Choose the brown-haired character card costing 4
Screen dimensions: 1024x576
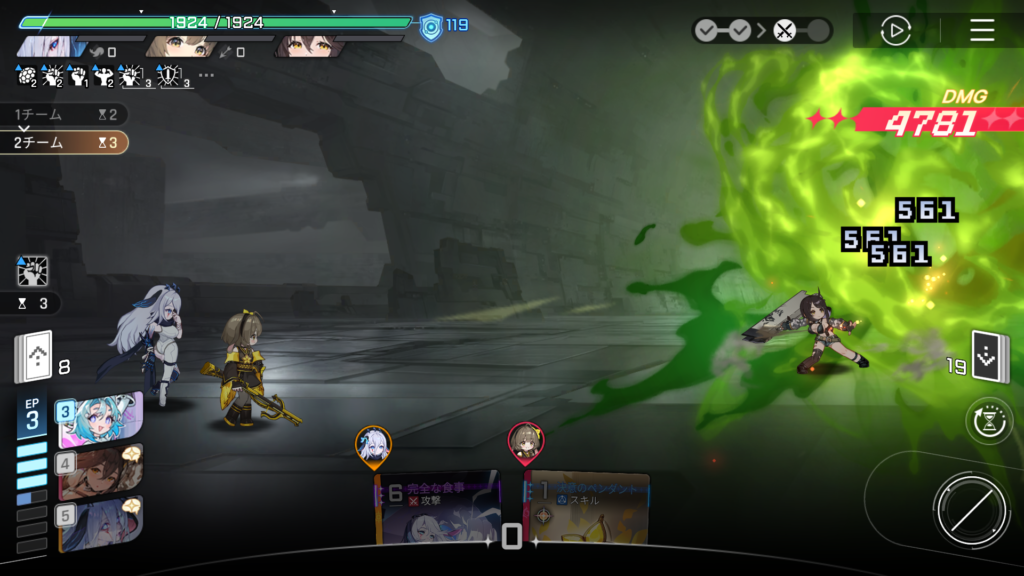pos(100,472)
